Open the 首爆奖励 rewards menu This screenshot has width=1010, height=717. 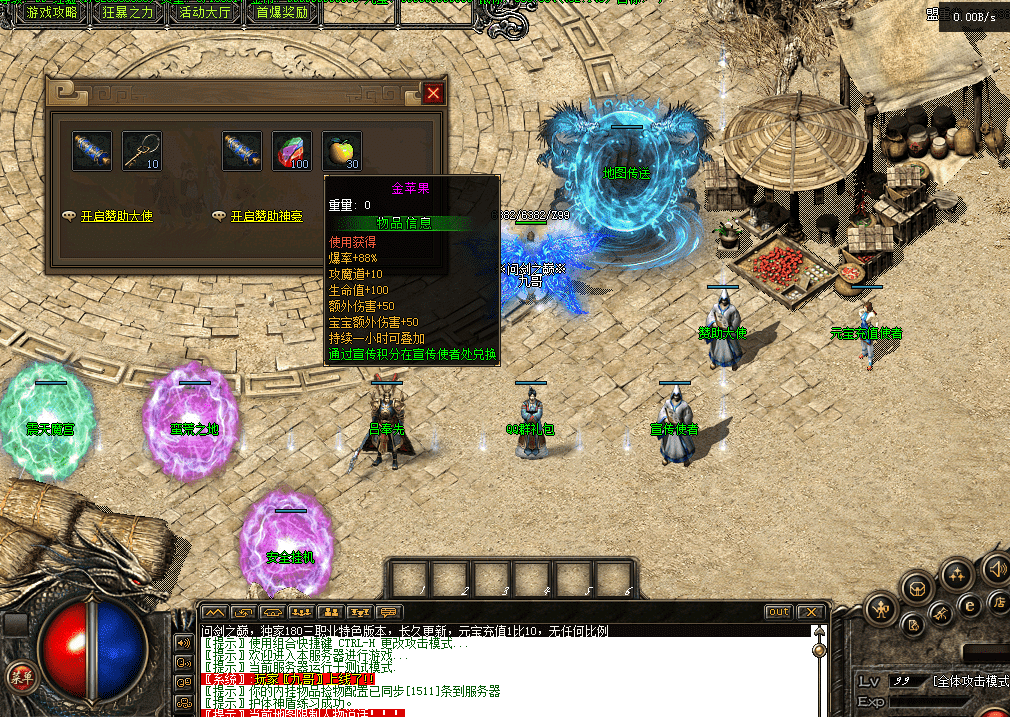(x=282, y=13)
